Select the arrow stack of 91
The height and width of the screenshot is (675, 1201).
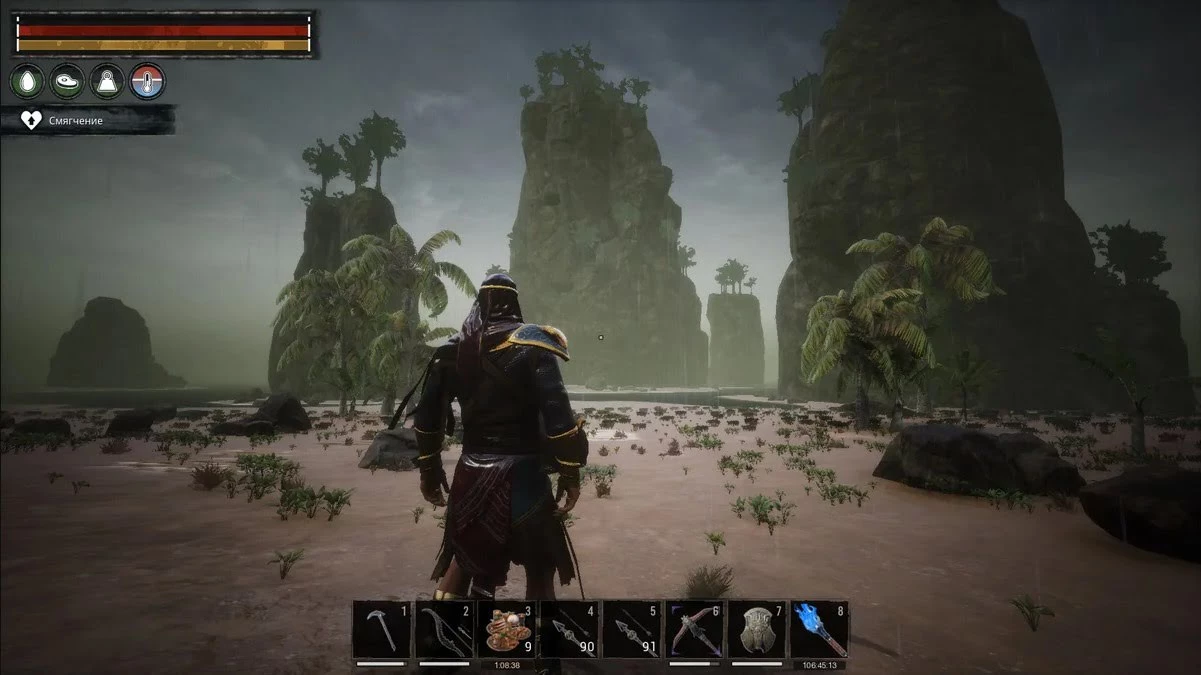coord(631,629)
